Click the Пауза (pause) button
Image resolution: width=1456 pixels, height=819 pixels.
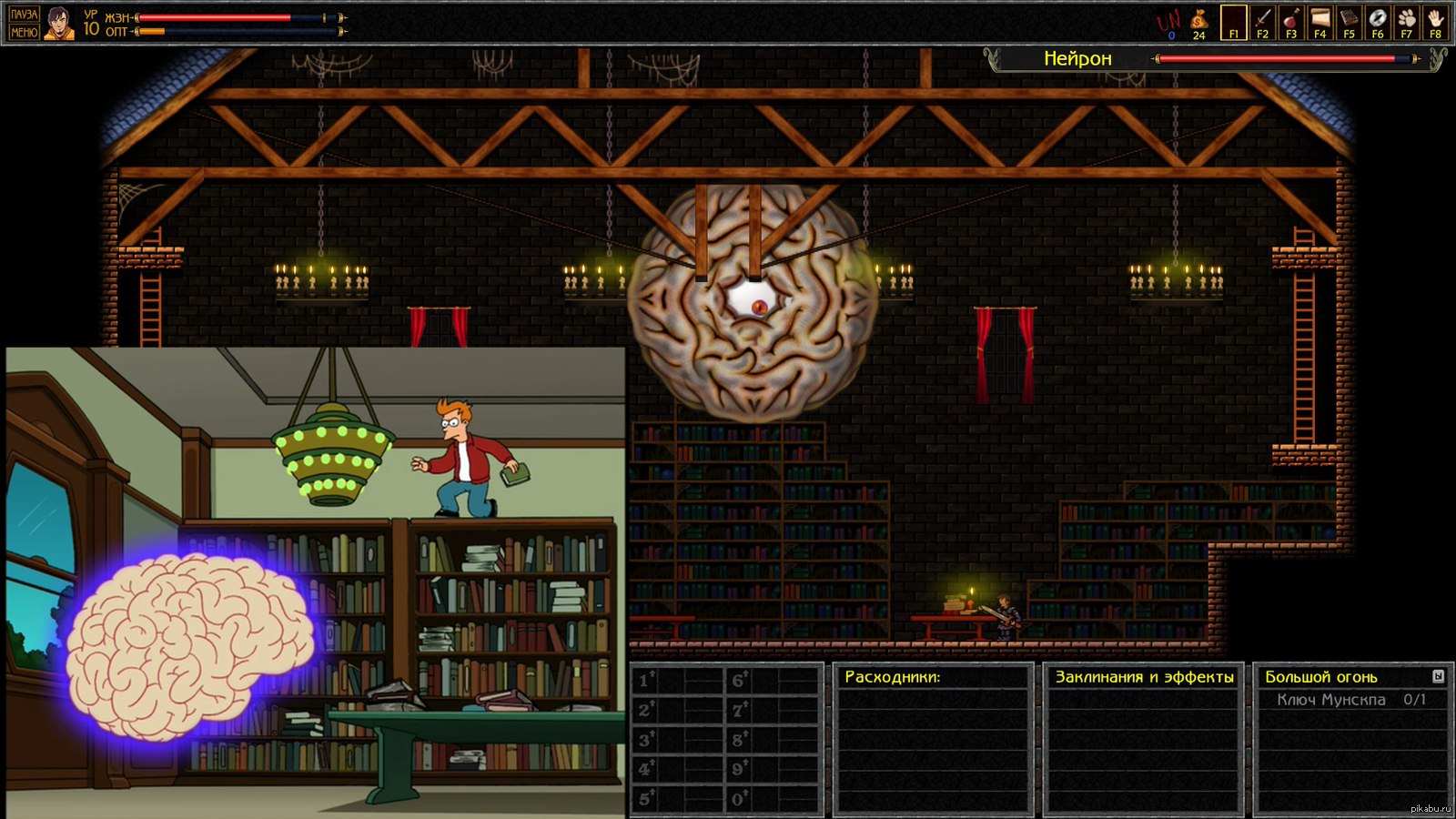[24, 14]
